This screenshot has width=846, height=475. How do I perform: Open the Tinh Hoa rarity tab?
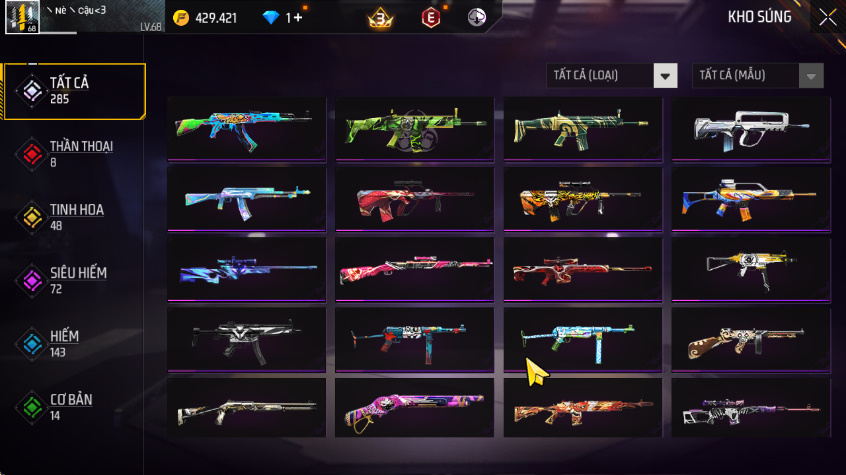point(75,216)
